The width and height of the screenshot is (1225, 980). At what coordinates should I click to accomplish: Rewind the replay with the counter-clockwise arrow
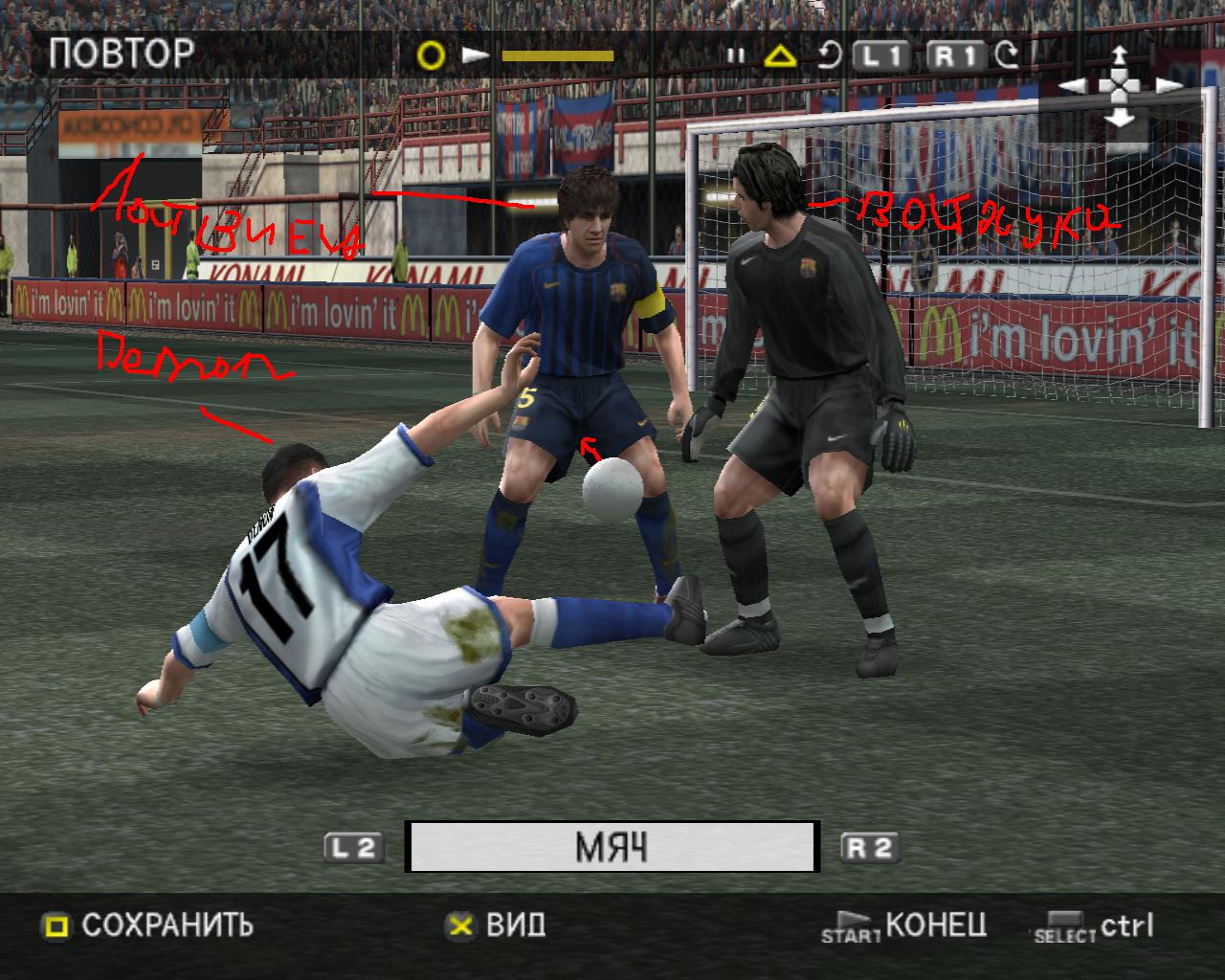tap(829, 56)
